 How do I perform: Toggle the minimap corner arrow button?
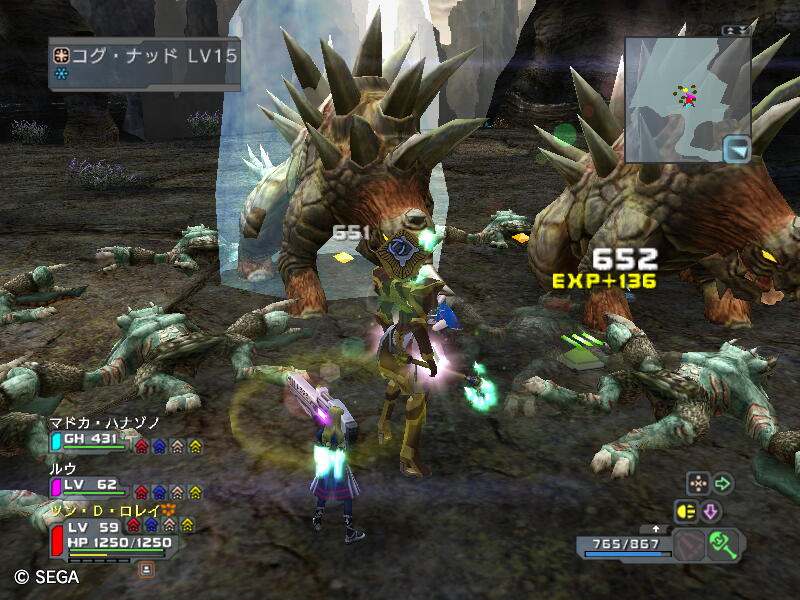click(736, 149)
